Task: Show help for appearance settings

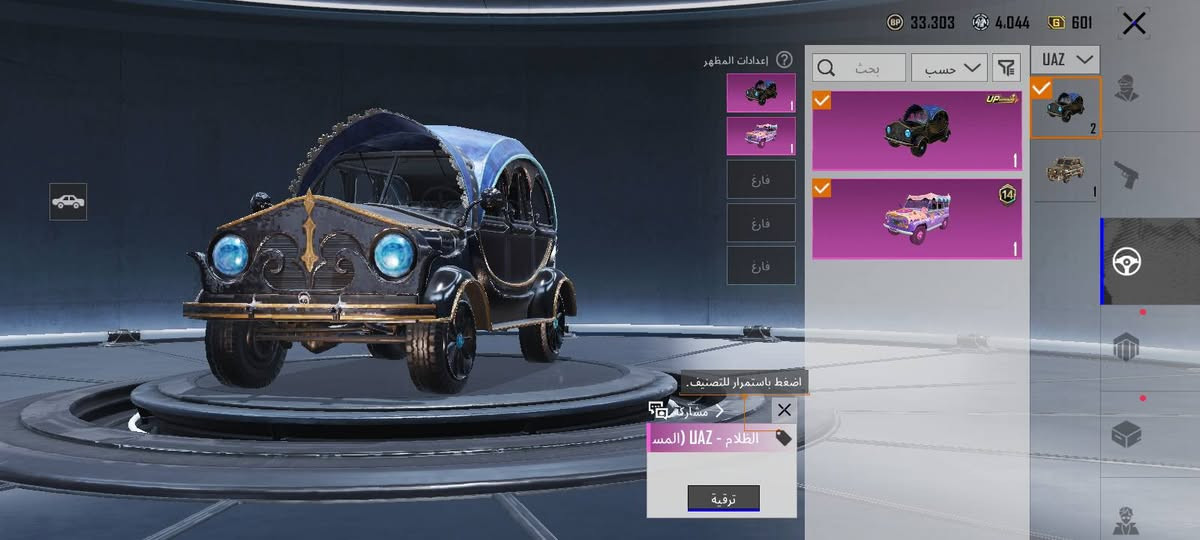Action: pyautogui.click(x=784, y=60)
